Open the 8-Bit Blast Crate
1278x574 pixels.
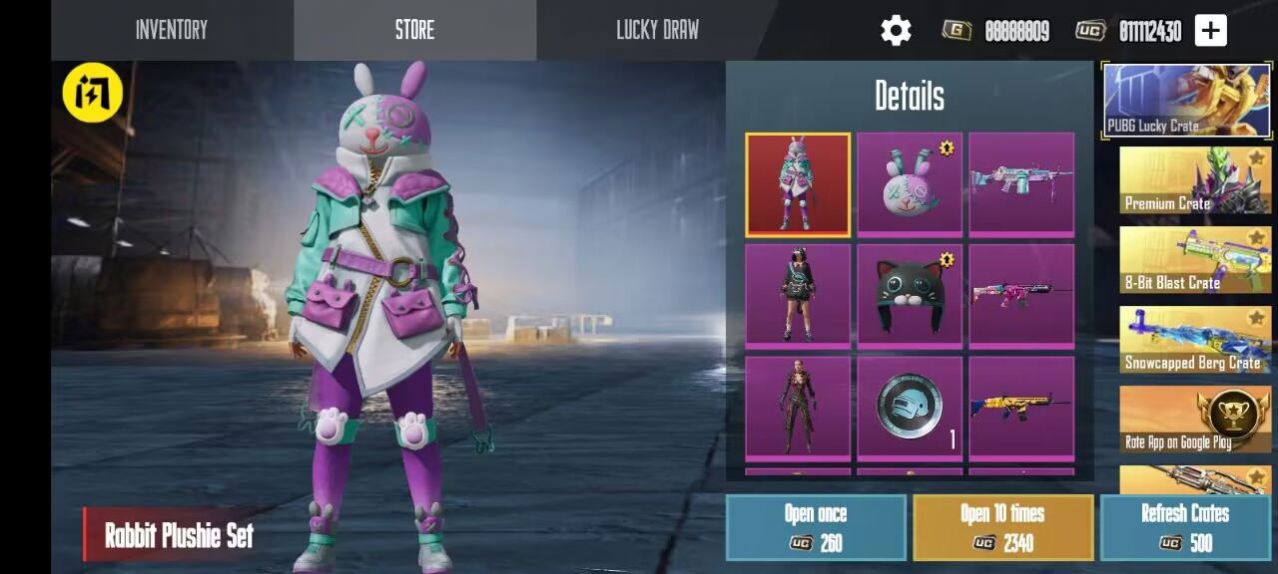pyautogui.click(x=1195, y=260)
